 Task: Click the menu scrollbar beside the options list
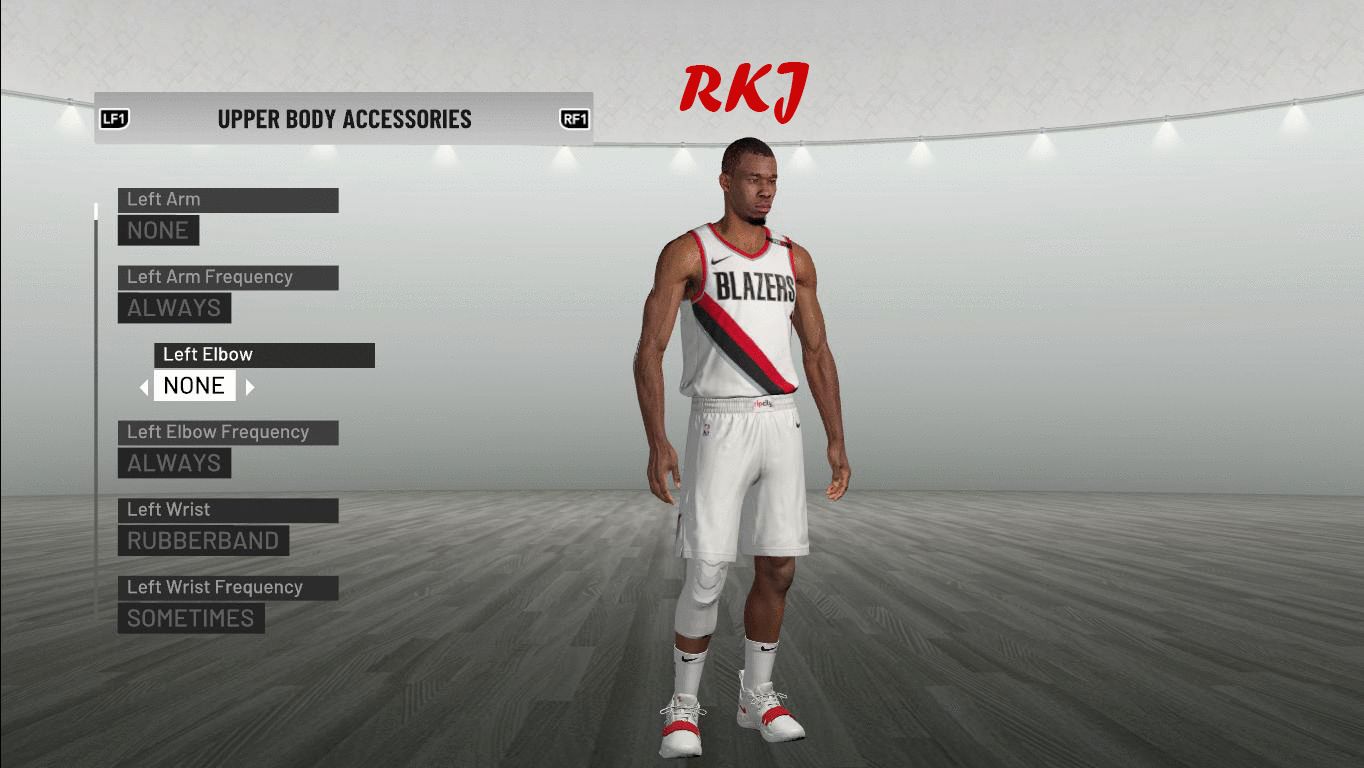click(96, 400)
